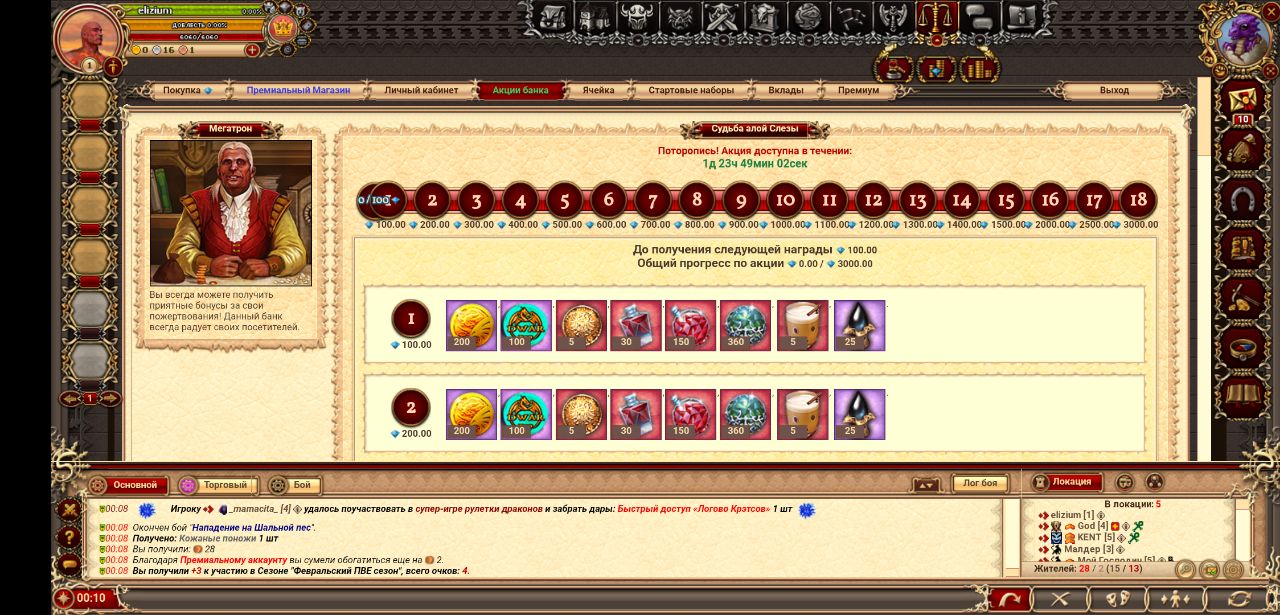Viewport: 1280px width, 615px height.
Task: Select the Акции банка tab
Action: point(520,90)
